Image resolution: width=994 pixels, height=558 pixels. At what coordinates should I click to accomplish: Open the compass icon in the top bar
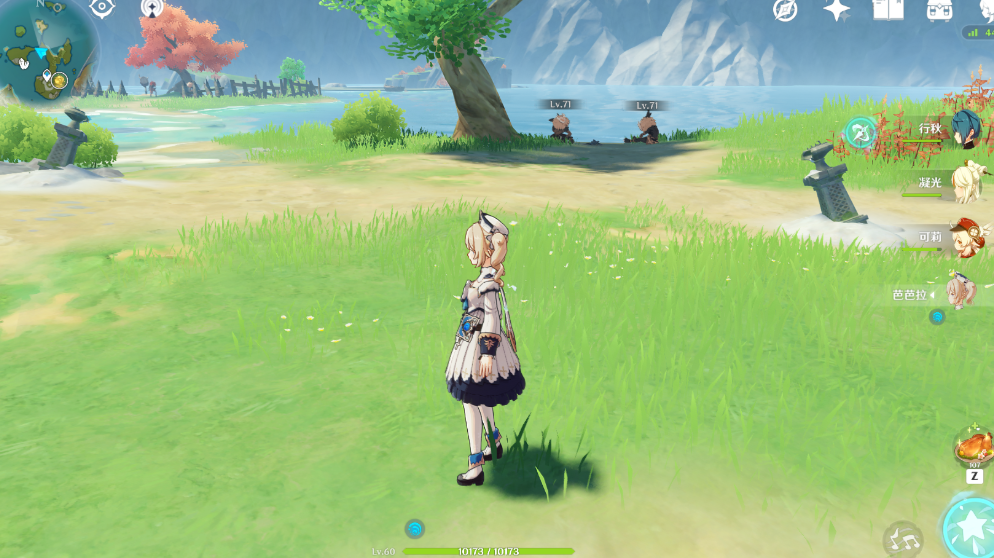(786, 10)
